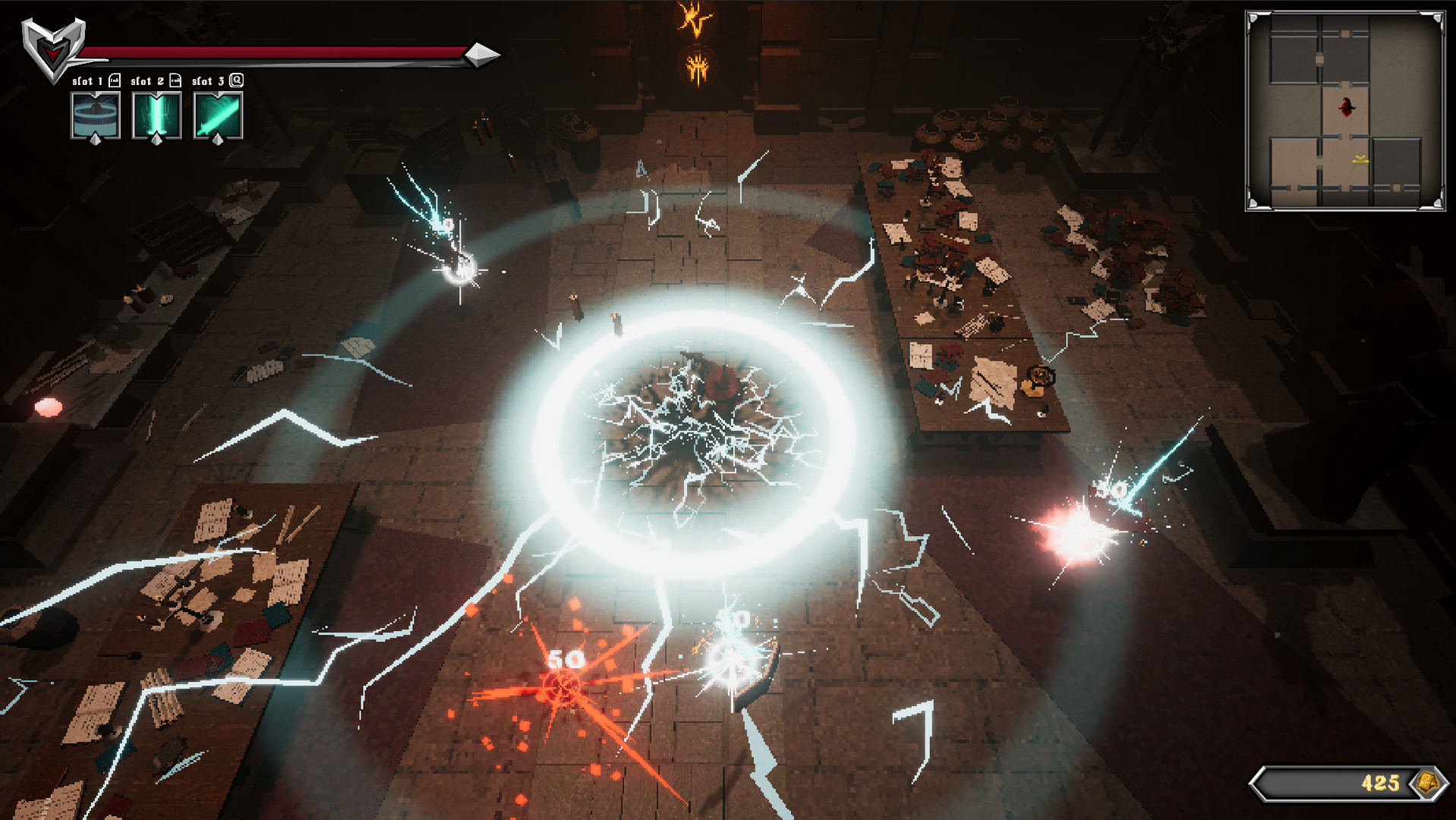This screenshot has width=1456, height=820.
Task: Select the Slot 3 label text
Action: pyautogui.click(x=209, y=80)
